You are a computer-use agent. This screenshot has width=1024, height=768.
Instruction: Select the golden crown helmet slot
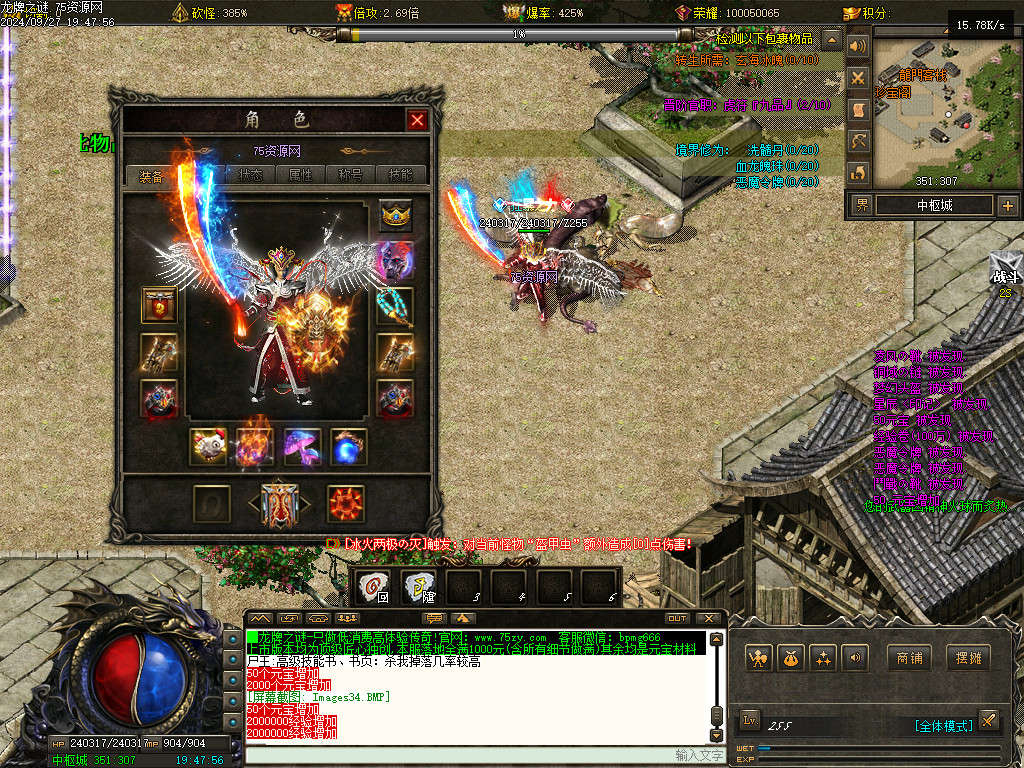pos(396,217)
